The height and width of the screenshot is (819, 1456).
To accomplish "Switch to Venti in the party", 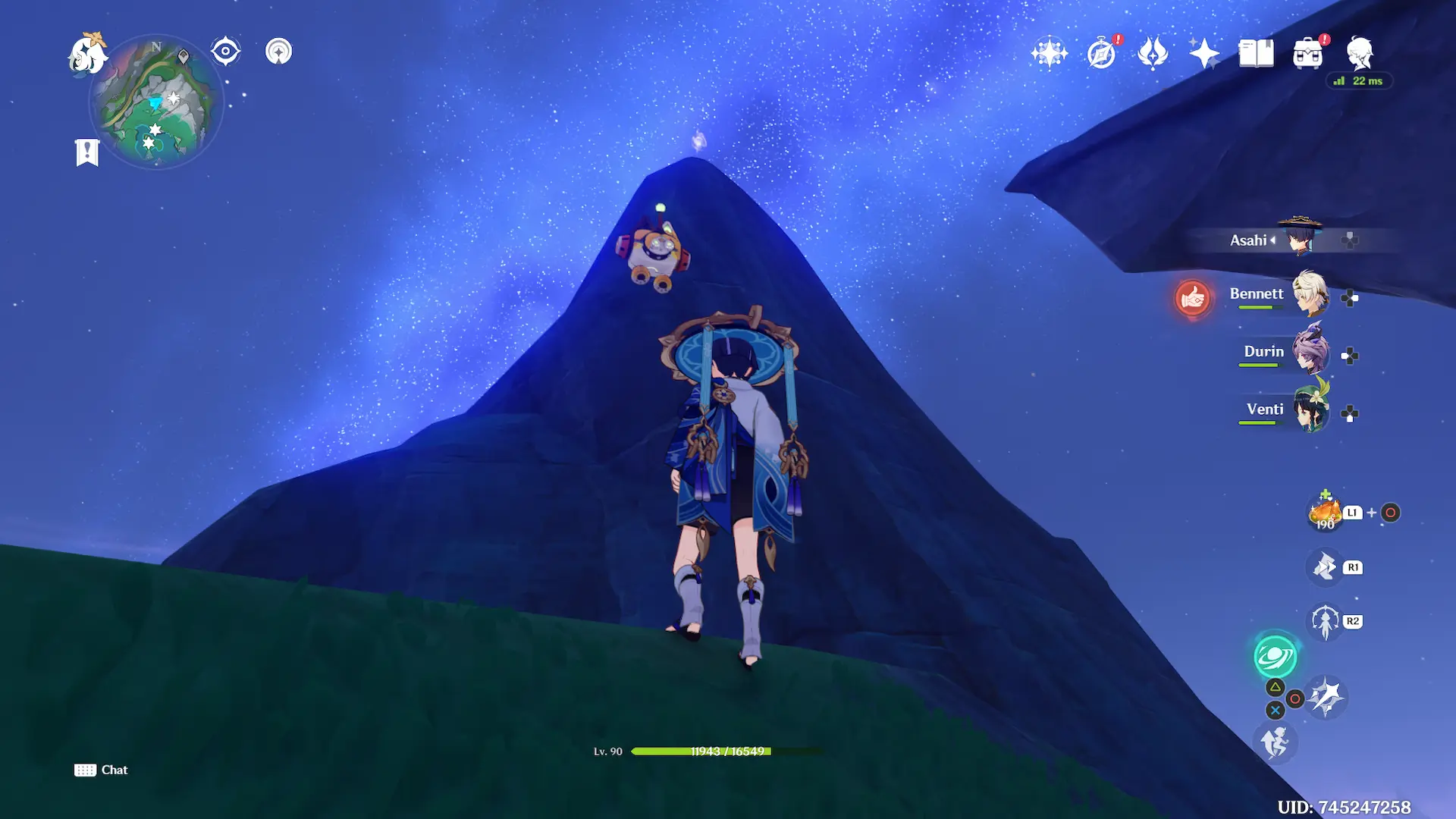I will pyautogui.click(x=1309, y=409).
